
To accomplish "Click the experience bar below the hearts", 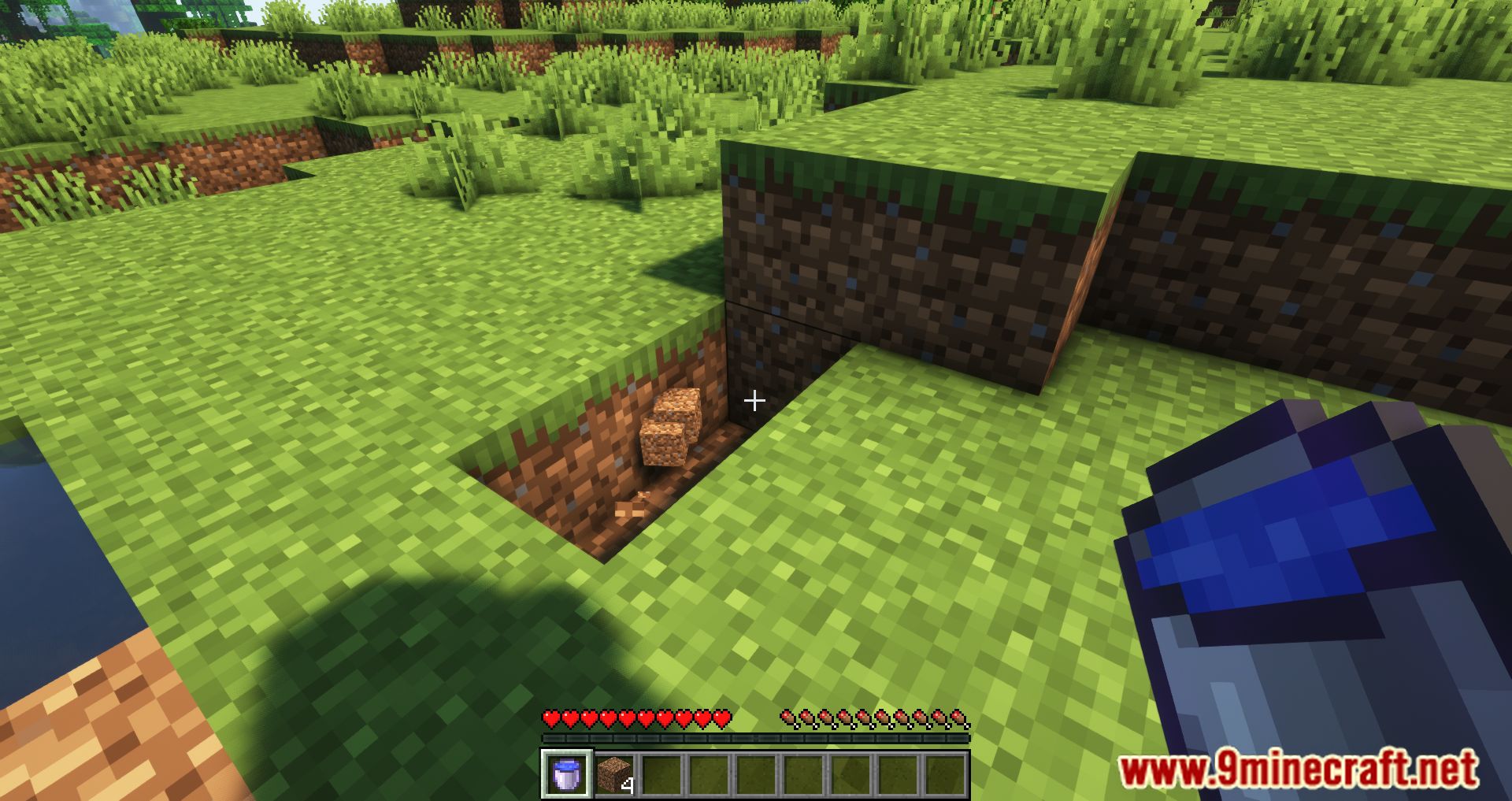I will [x=754, y=738].
